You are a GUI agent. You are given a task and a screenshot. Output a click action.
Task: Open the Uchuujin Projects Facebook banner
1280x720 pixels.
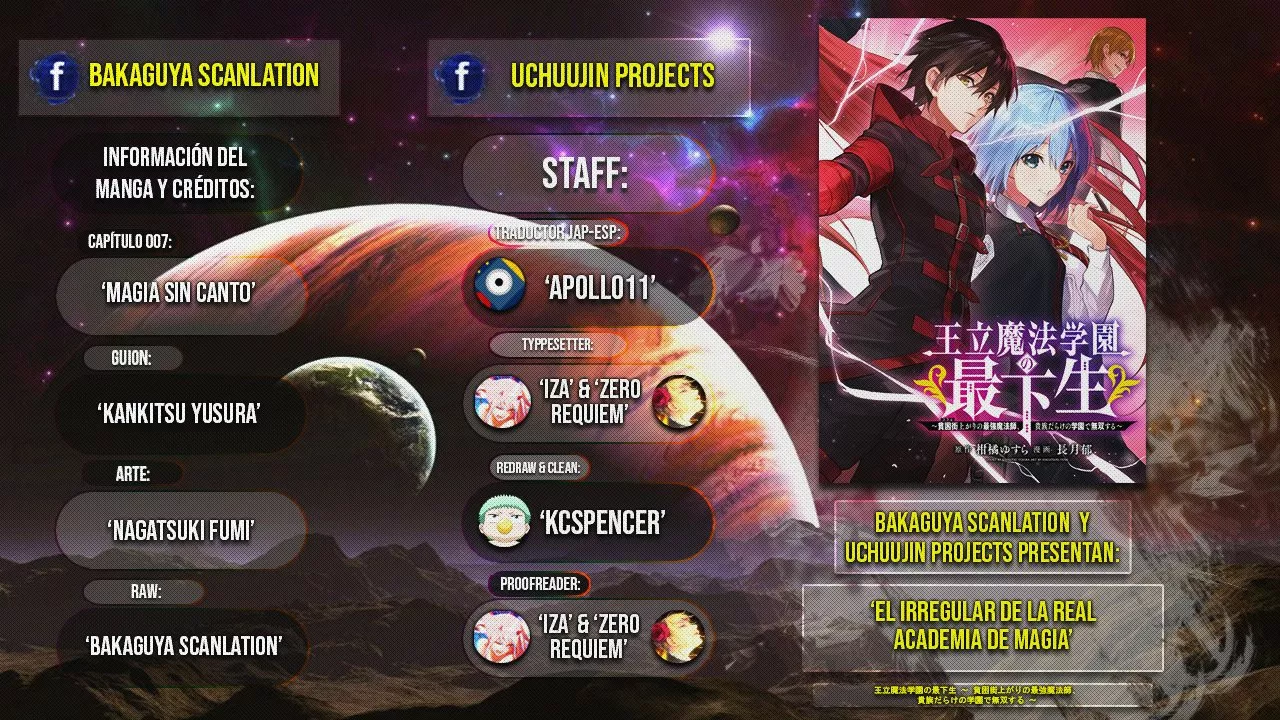click(x=588, y=76)
